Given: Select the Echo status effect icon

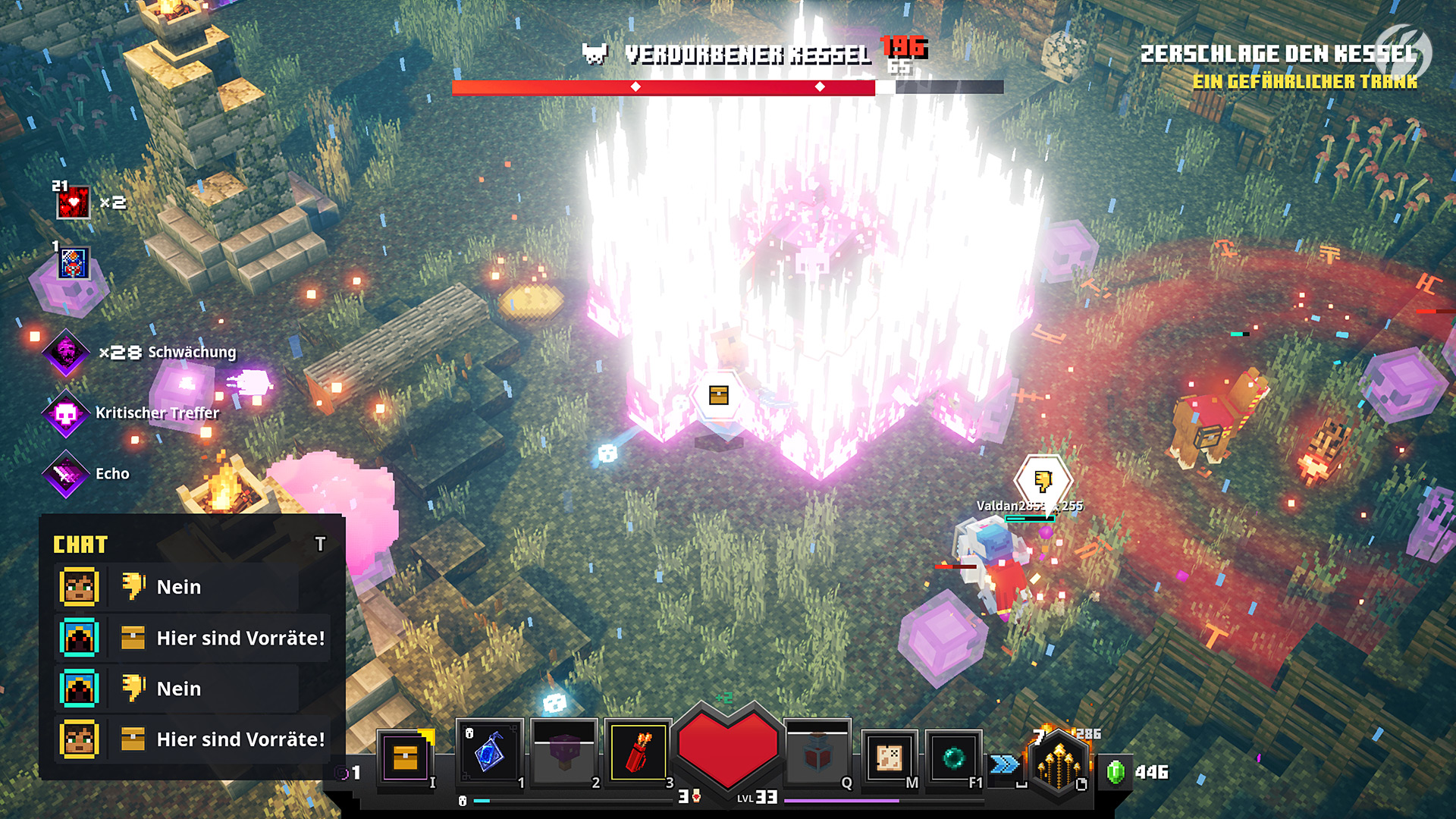Looking at the screenshot, I should (67, 474).
